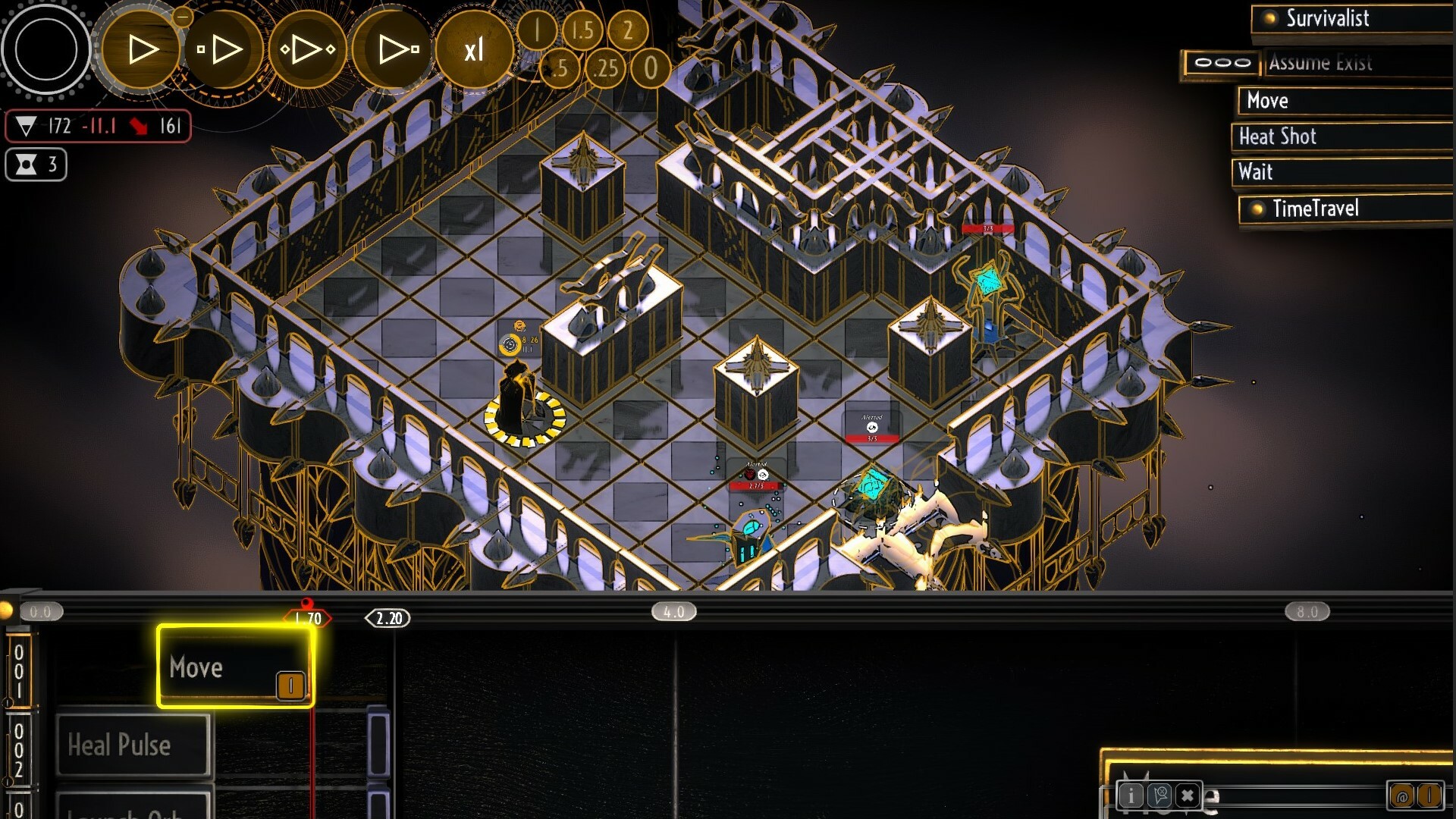Click the three-circles icon beside Assume Exist
Screen dimensions: 1456x819
click(1222, 63)
